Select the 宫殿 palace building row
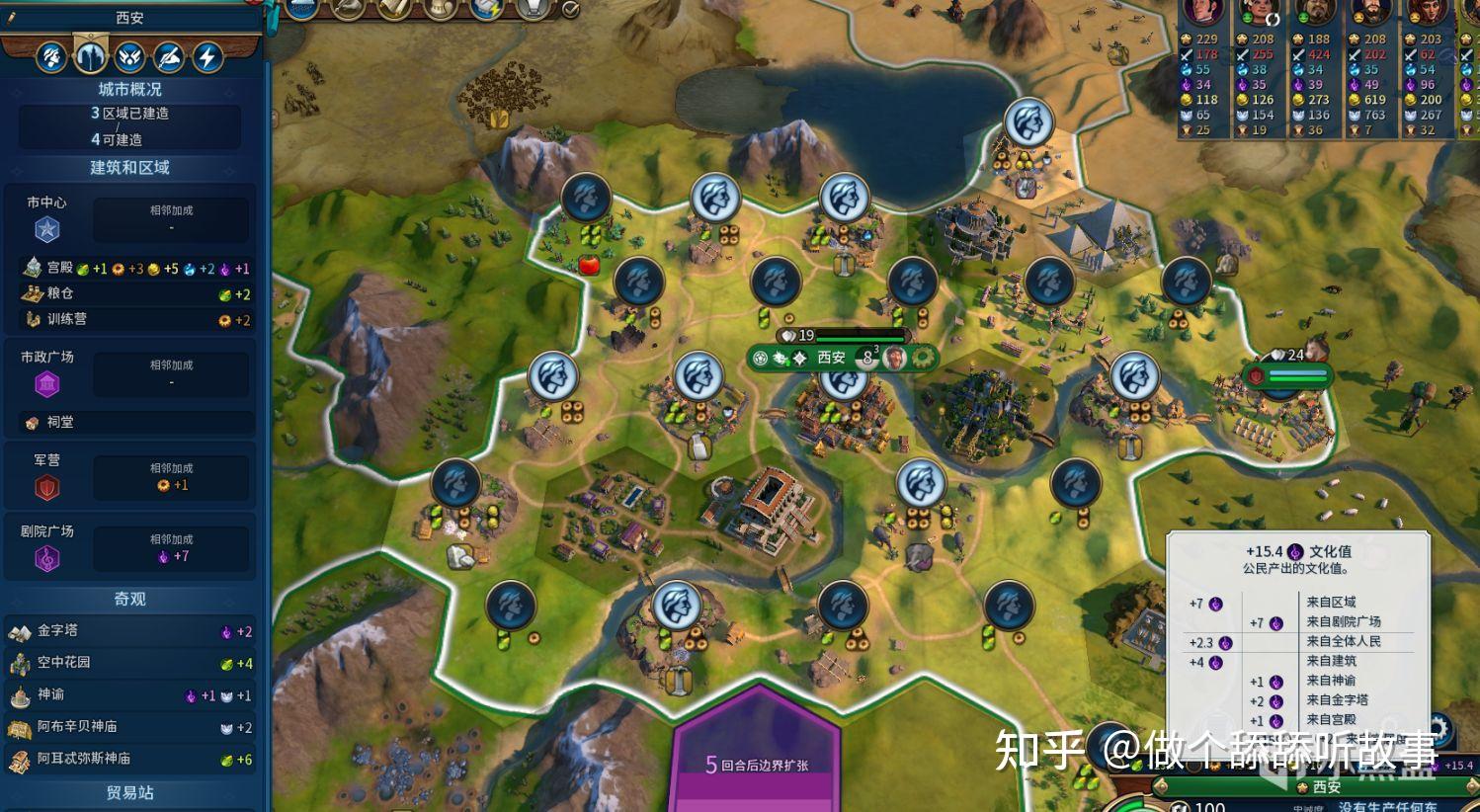The image size is (1480, 812). coord(129,268)
